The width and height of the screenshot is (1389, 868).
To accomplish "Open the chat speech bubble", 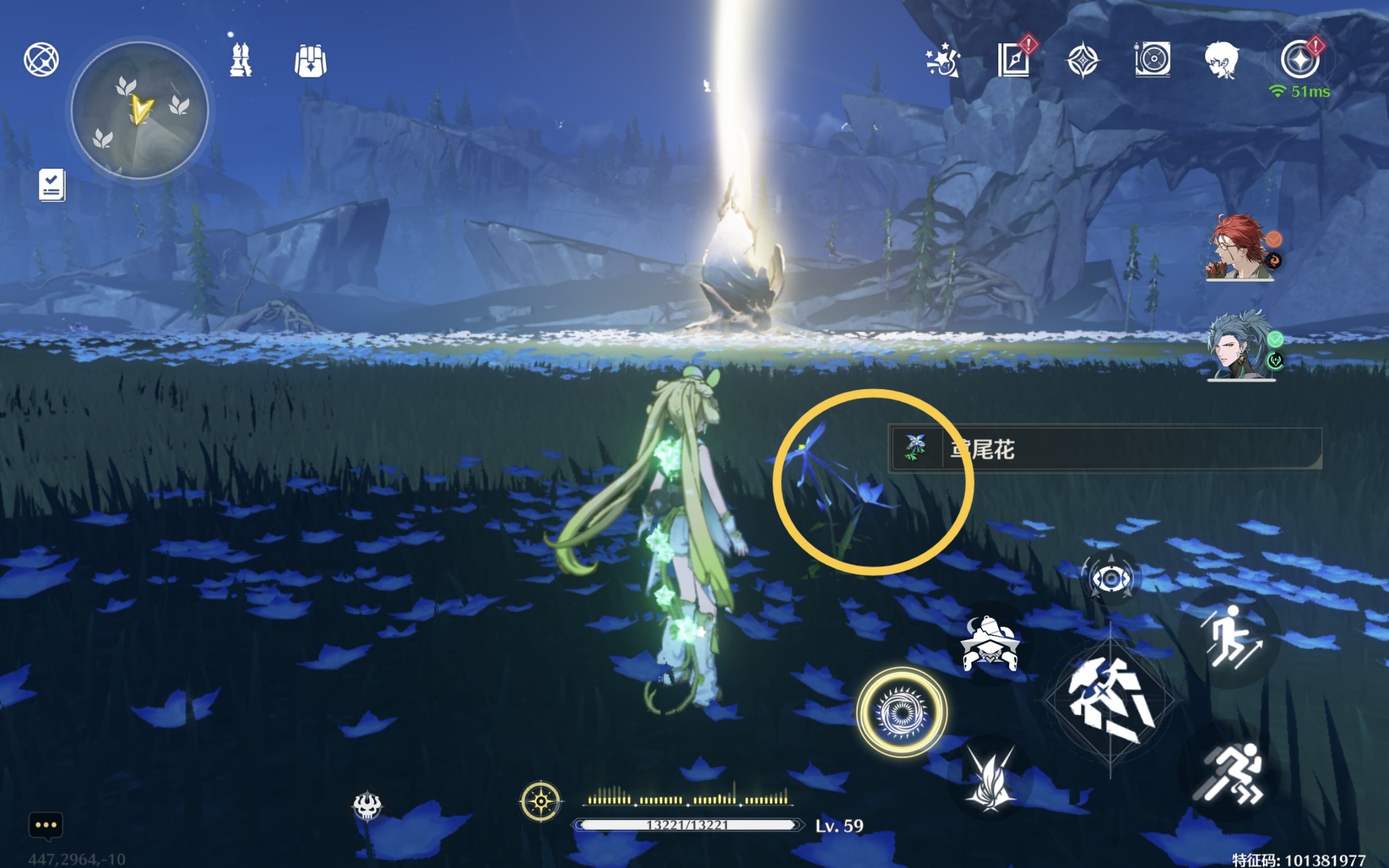I will pyautogui.click(x=46, y=826).
